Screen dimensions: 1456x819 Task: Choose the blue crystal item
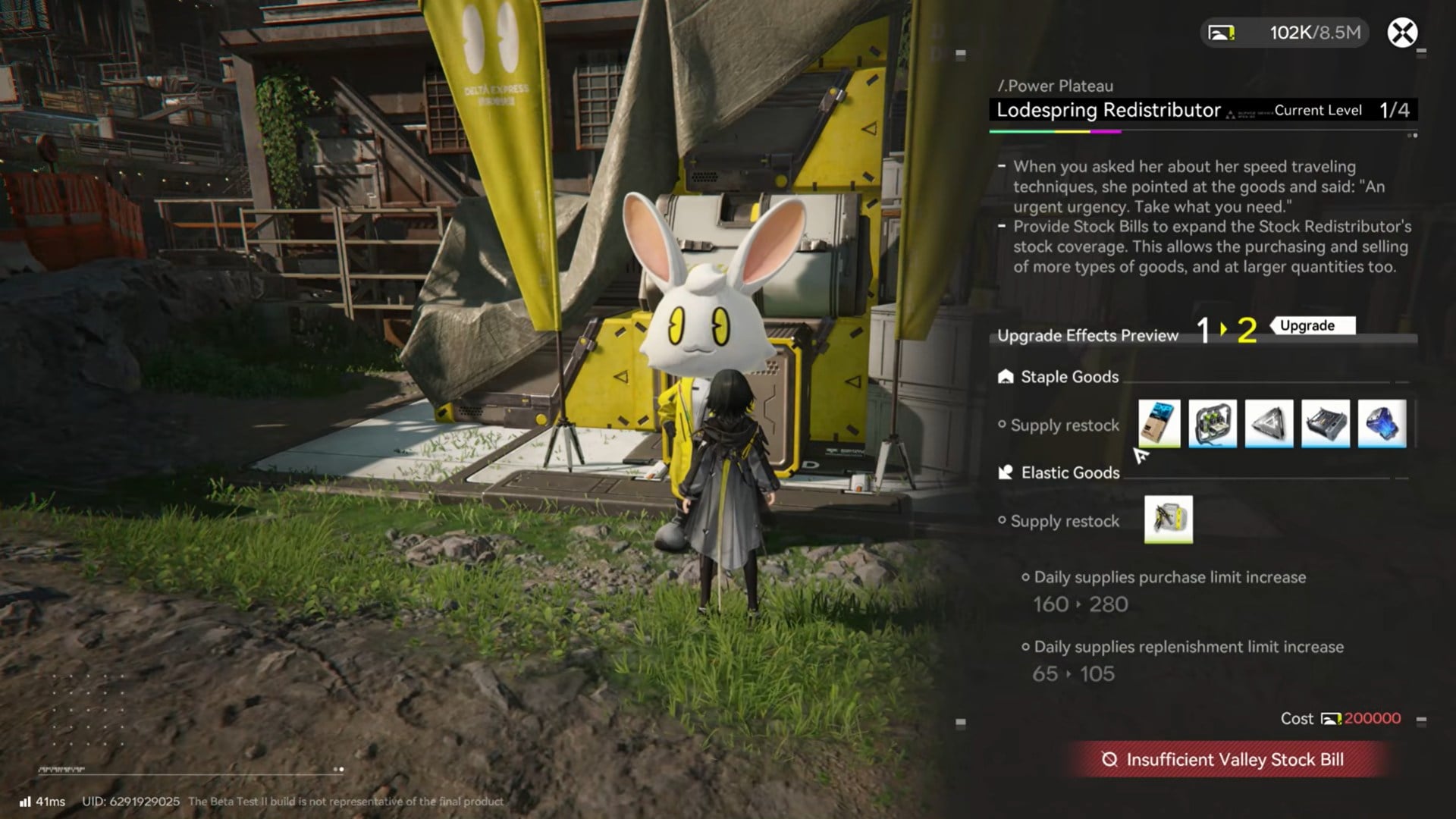pyautogui.click(x=1382, y=423)
